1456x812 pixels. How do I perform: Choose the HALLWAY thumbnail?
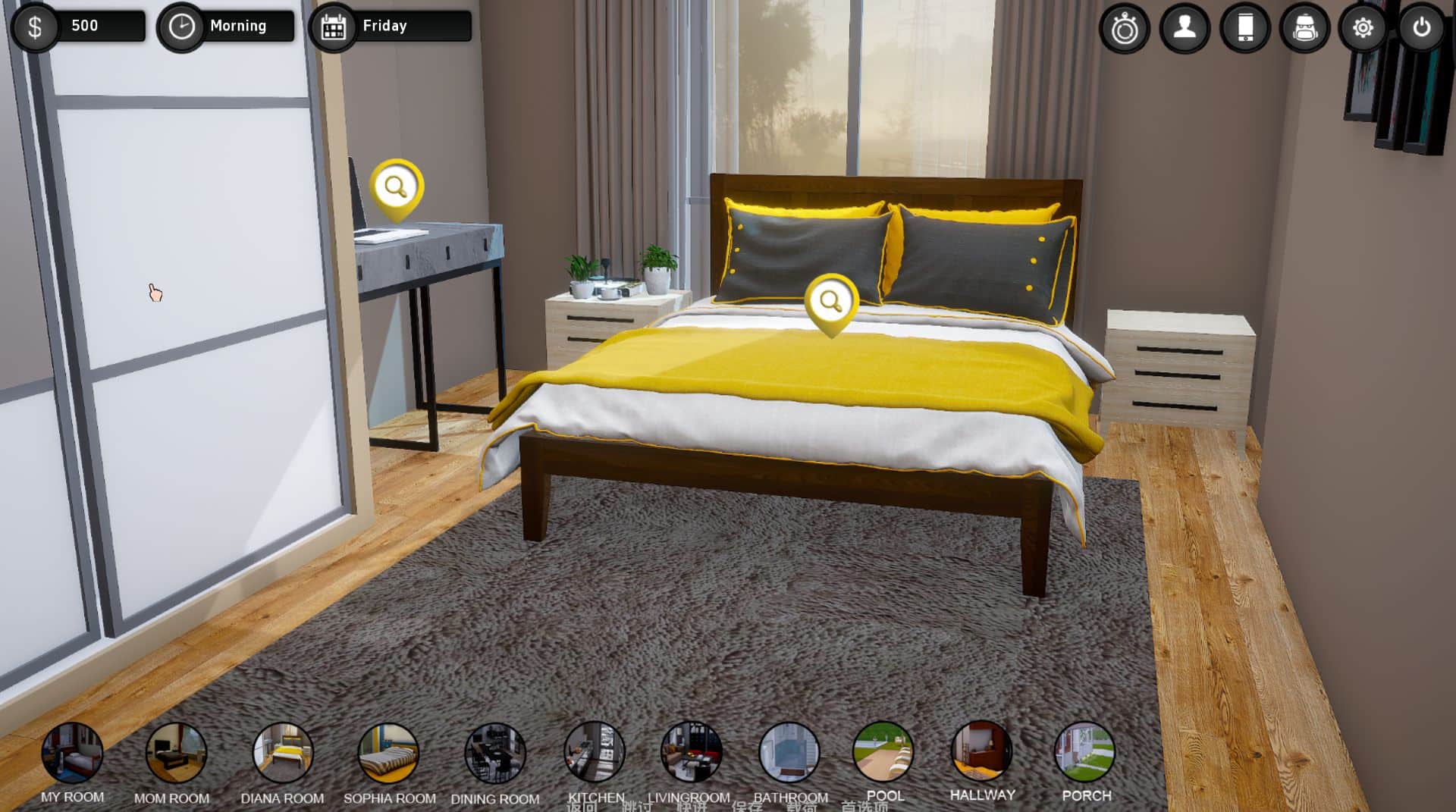coord(982,751)
